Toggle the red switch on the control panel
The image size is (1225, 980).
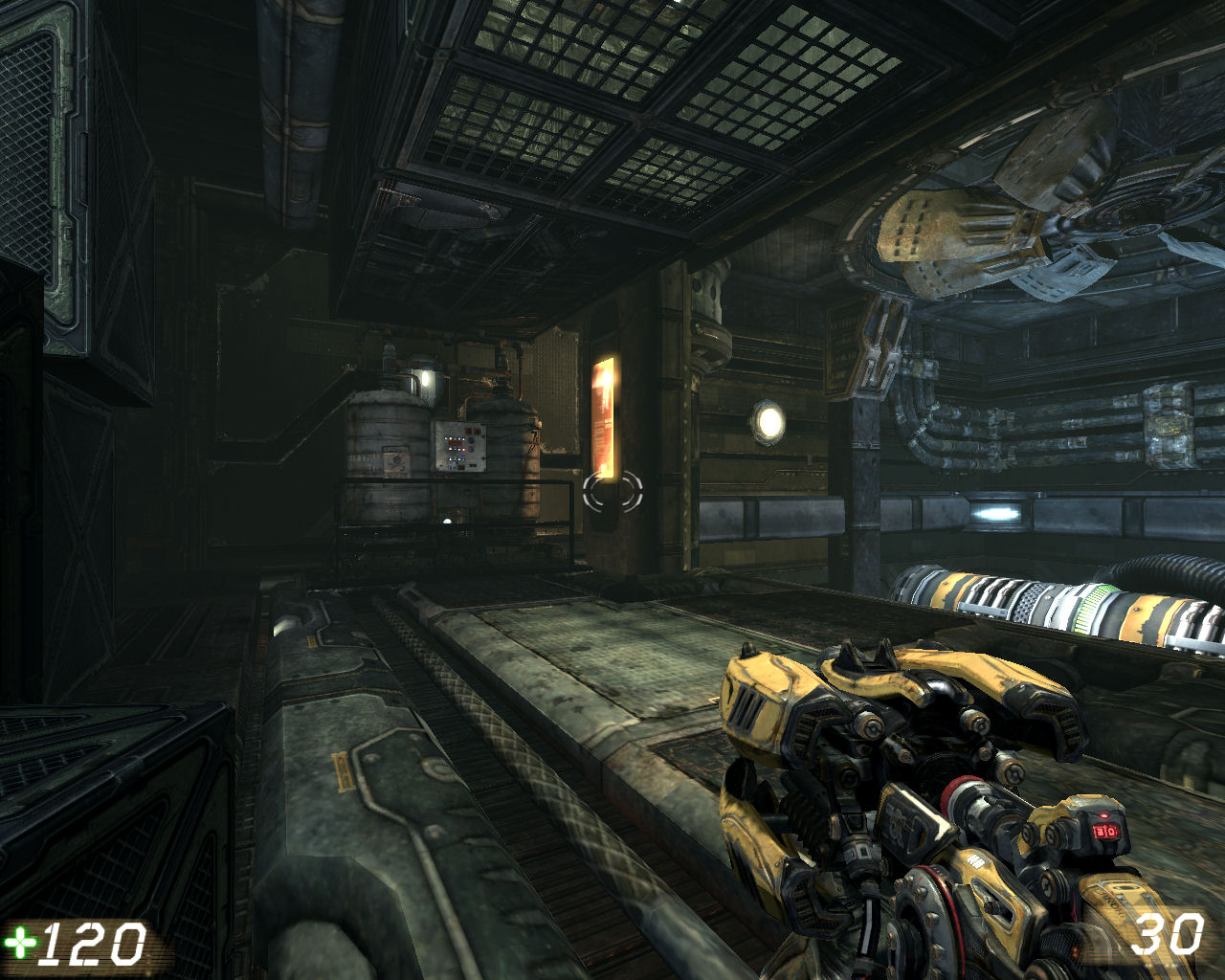click(x=463, y=450)
